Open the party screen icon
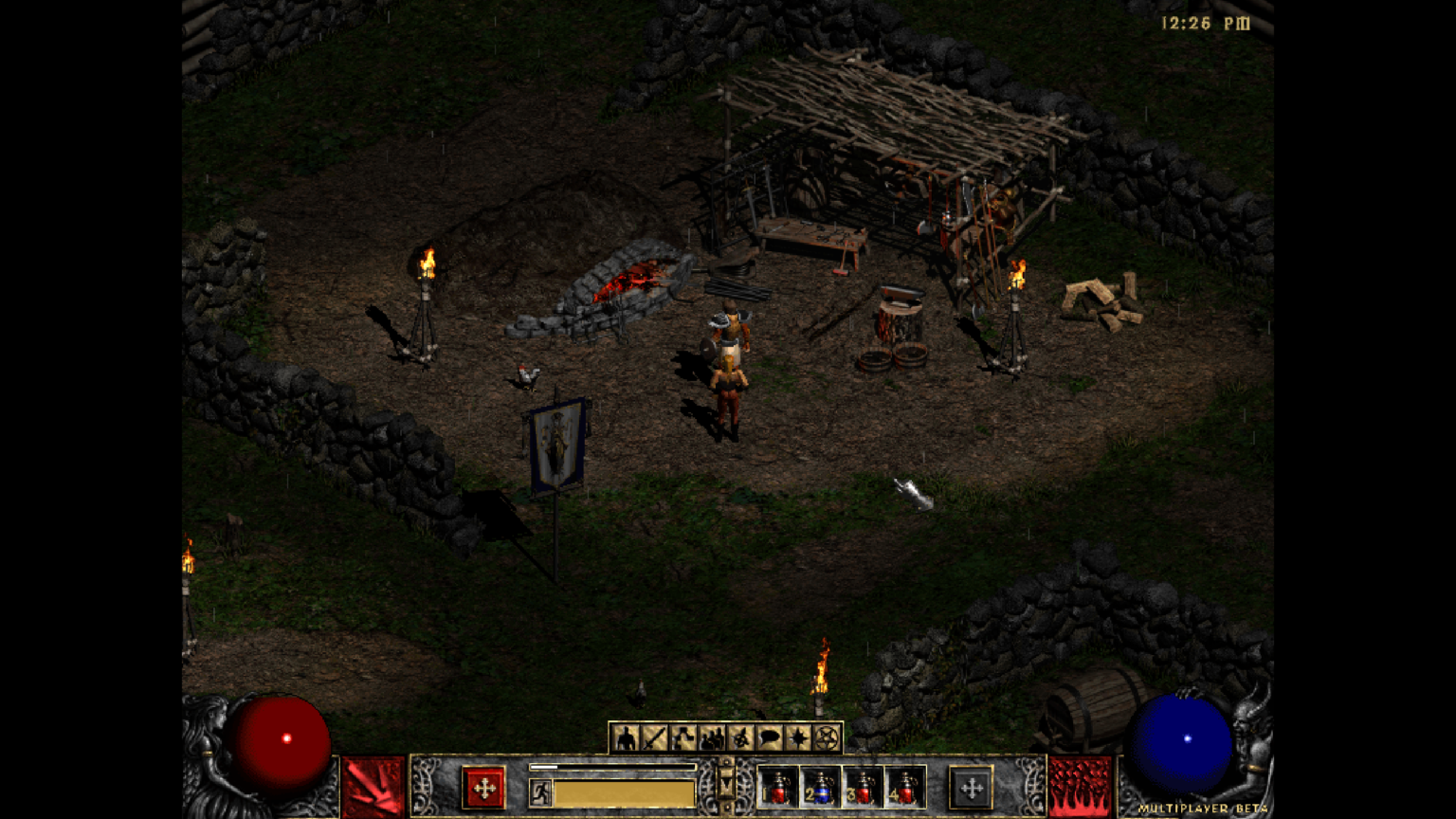Viewport: 1456px width, 819px height. coord(712,737)
